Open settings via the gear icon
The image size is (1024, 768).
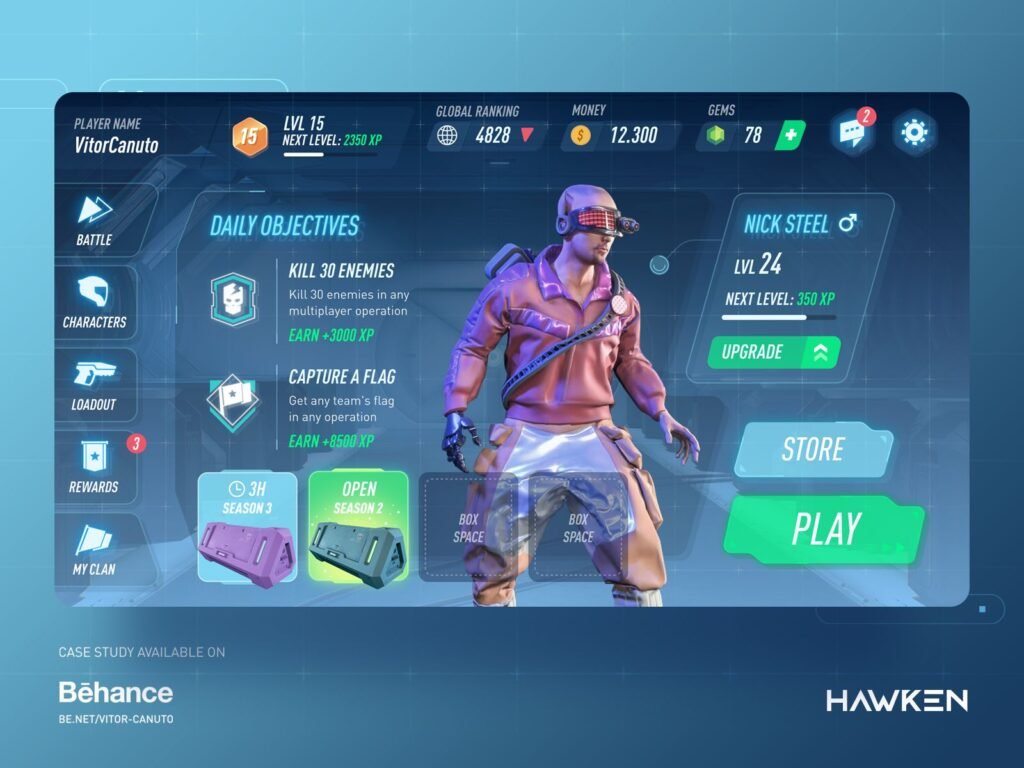click(915, 132)
